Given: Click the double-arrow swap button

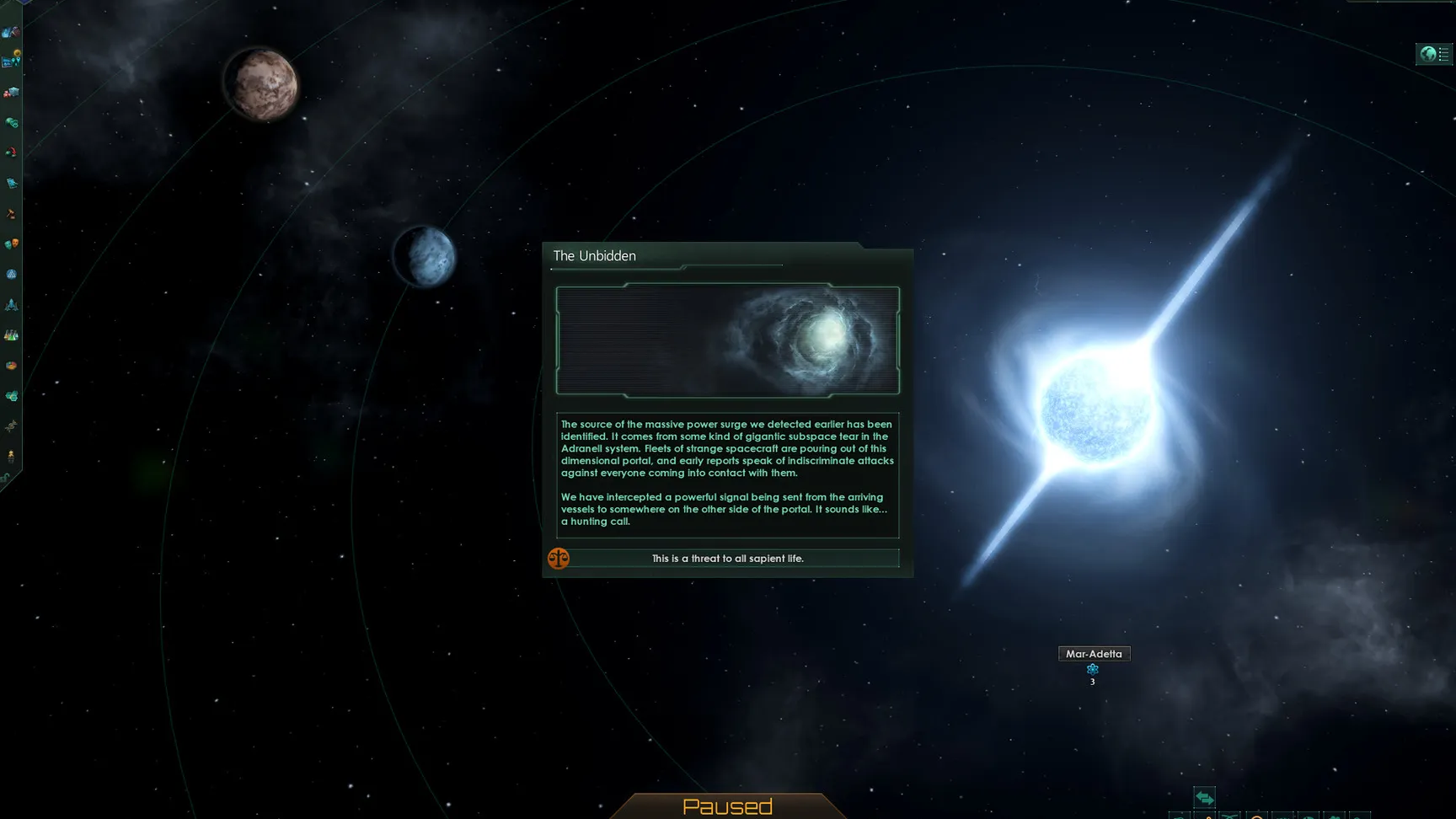Looking at the screenshot, I should coord(1204,797).
